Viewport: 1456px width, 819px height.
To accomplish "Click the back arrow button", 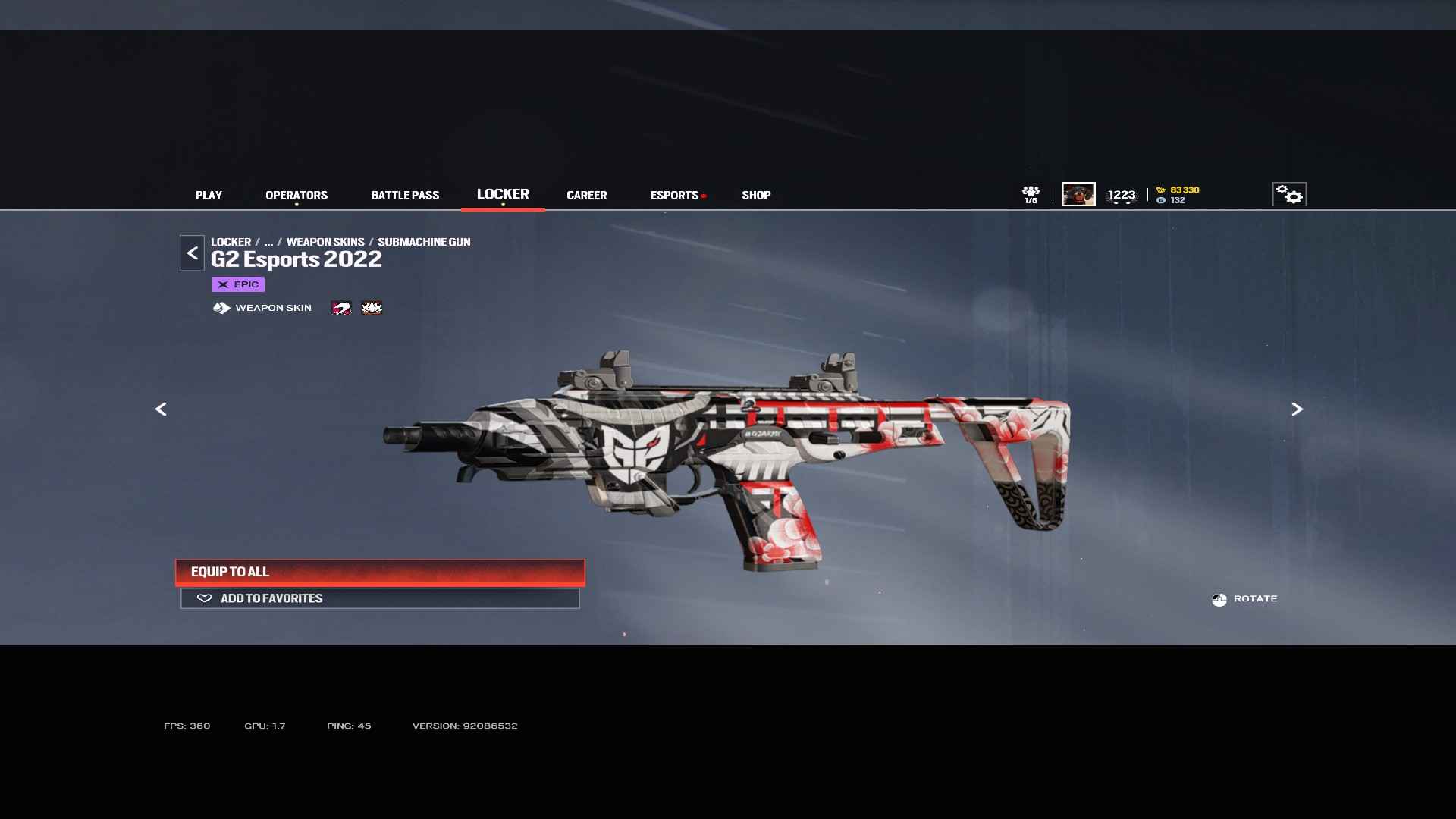I will [192, 253].
